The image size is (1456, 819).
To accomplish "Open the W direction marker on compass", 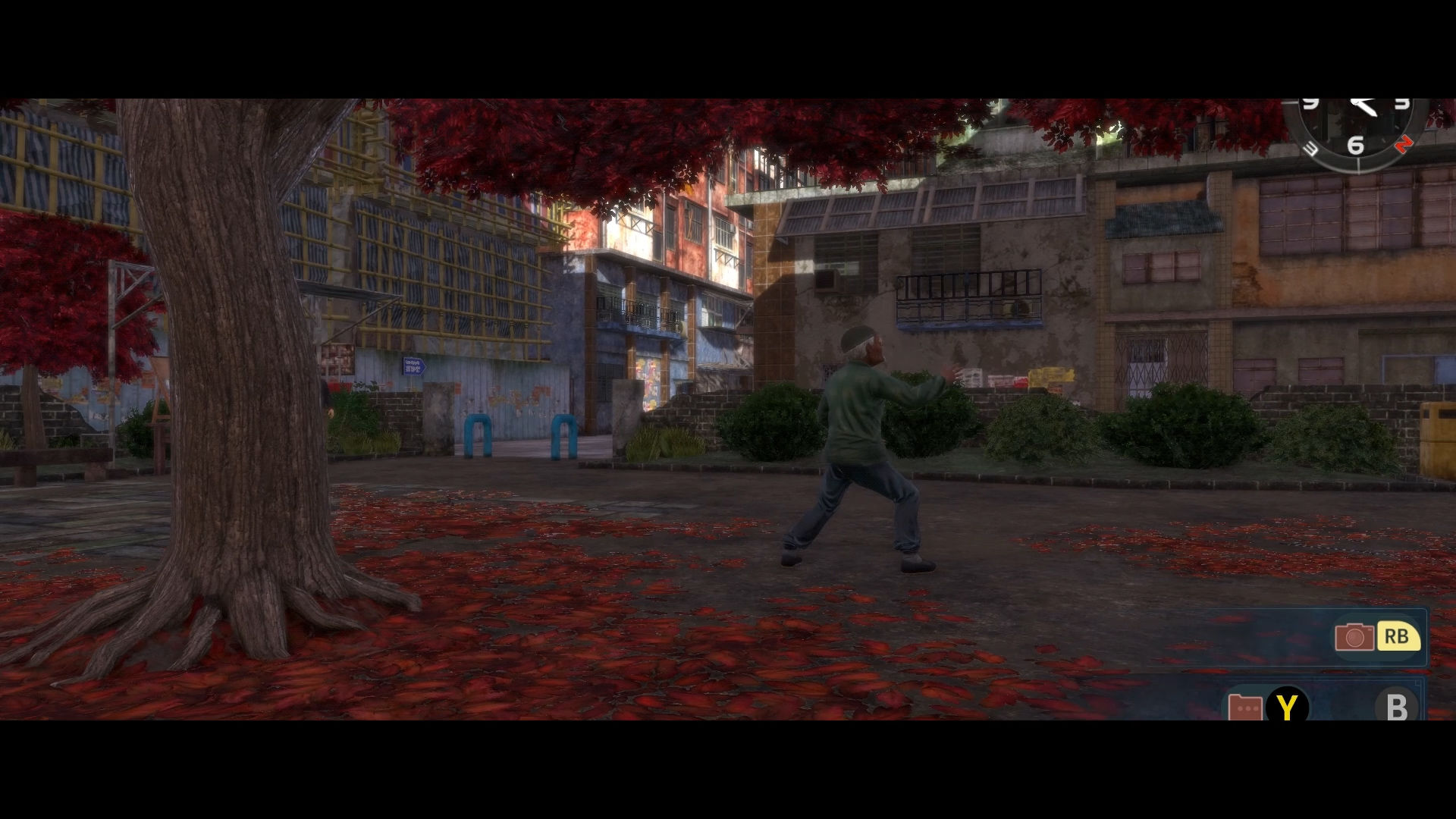I will (x=1311, y=148).
